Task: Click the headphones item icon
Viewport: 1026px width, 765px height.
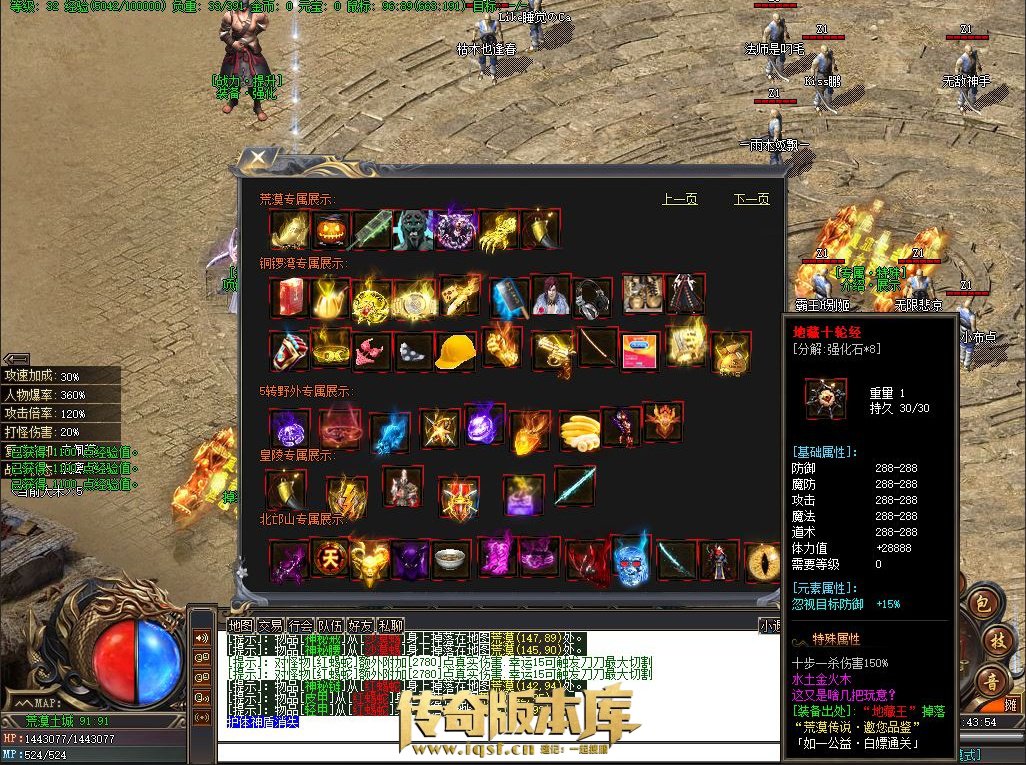Action: pos(592,296)
